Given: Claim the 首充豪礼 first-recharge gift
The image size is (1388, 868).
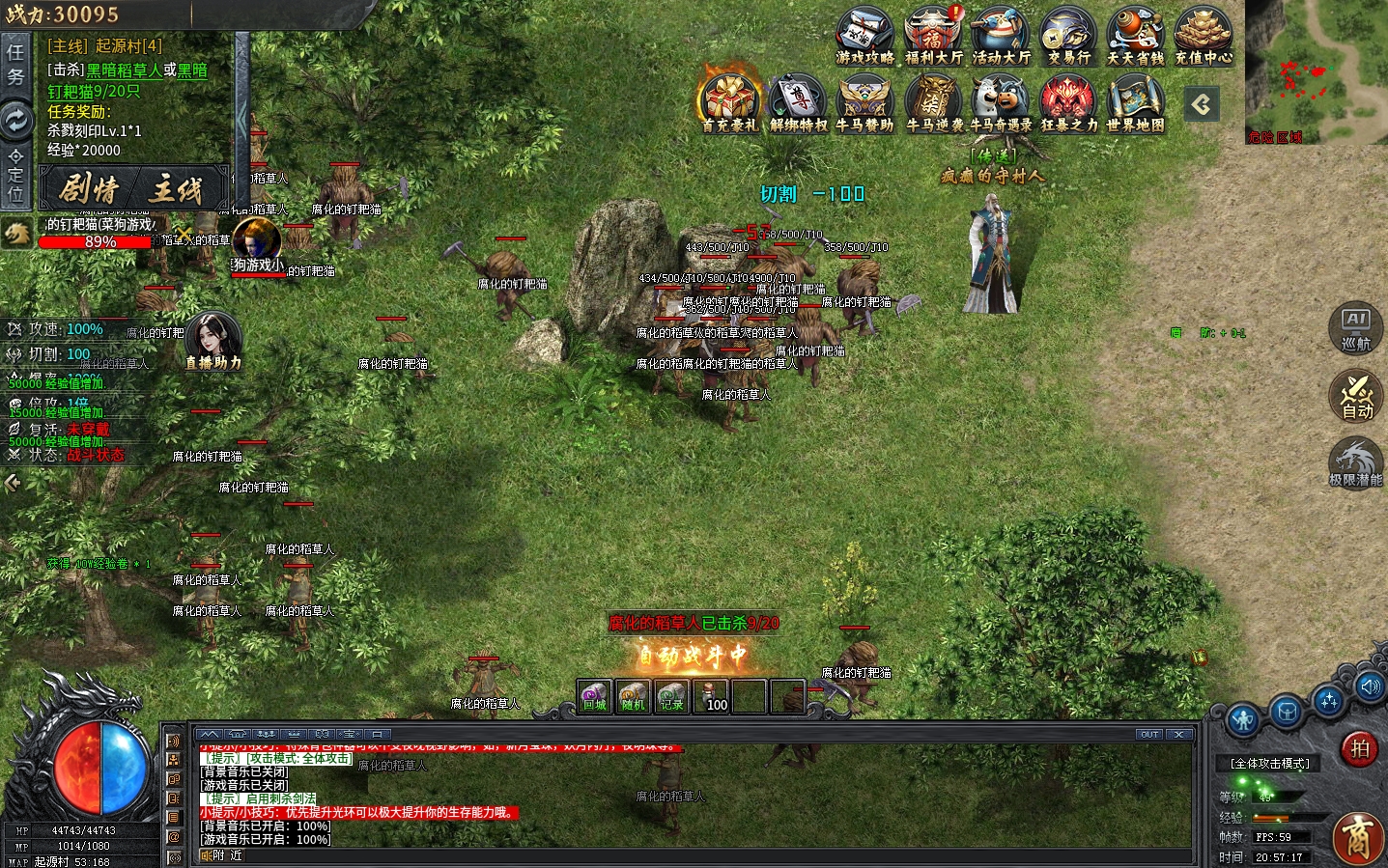Looking at the screenshot, I should tap(729, 102).
